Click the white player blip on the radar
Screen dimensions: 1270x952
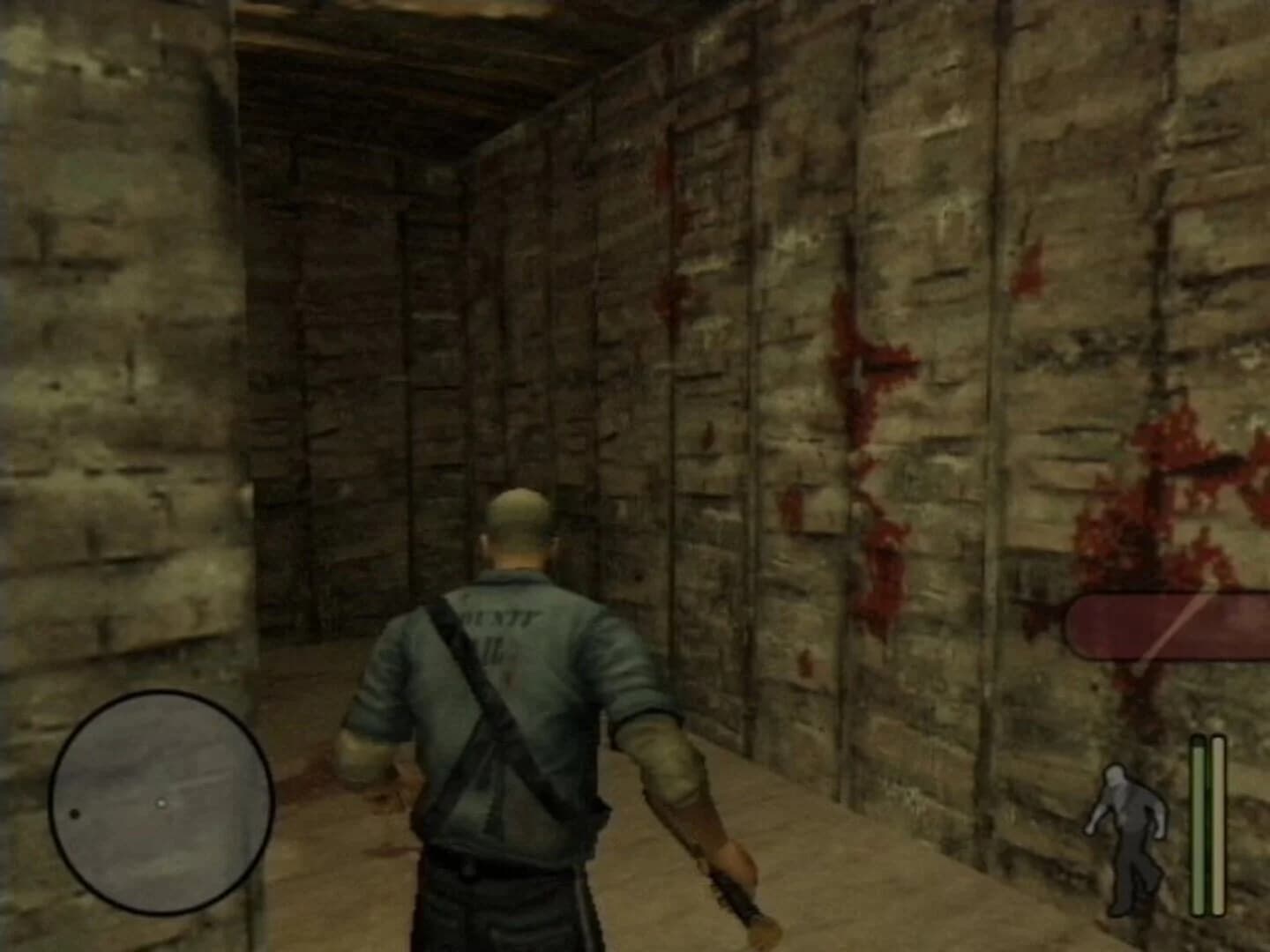(x=161, y=803)
